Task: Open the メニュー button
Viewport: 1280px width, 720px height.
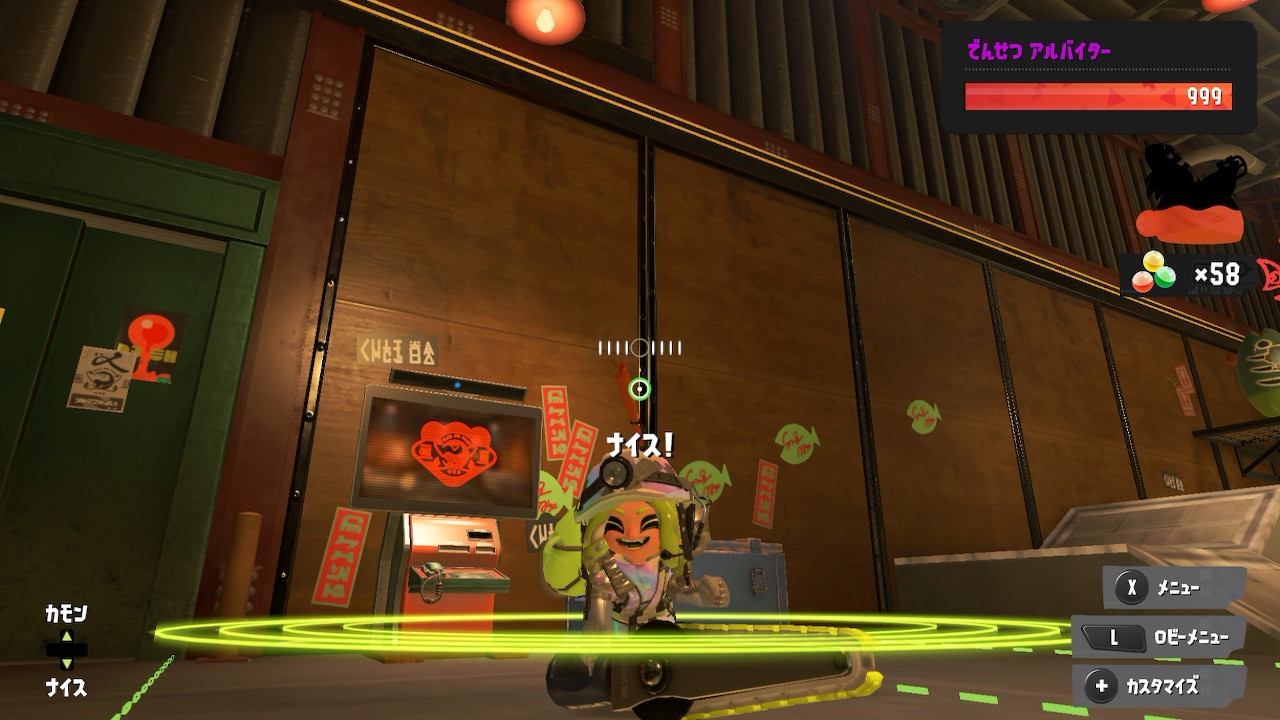Action: pos(1174,588)
